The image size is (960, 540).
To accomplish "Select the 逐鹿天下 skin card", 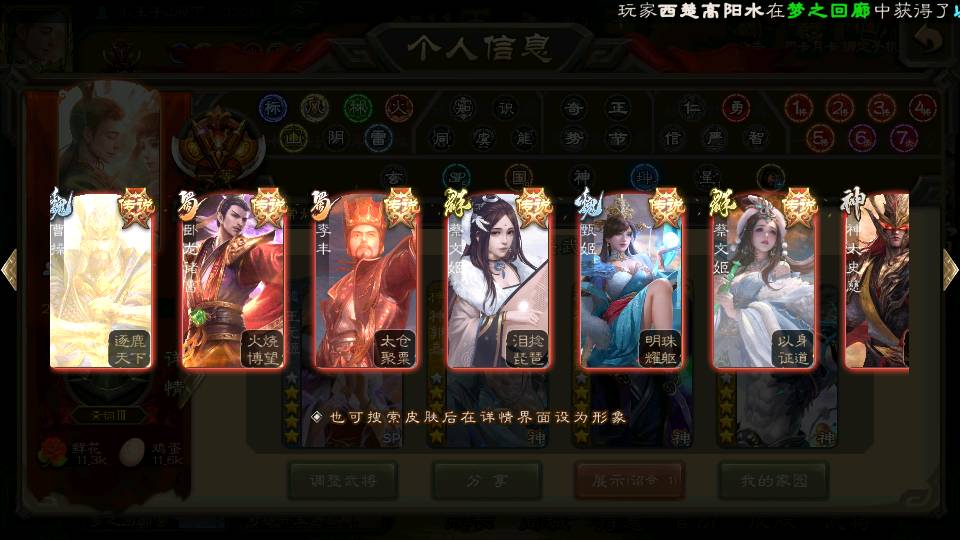I will [x=101, y=282].
